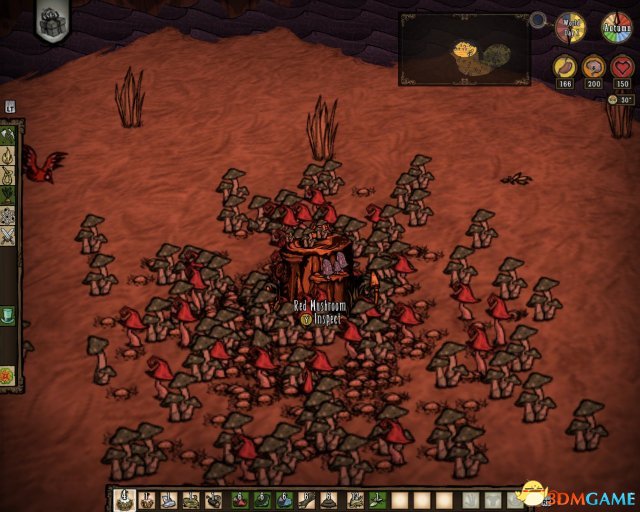Select the plant sprout Food crafting tab
Image resolution: width=640 pixels, height=512 pixels.
click(x=9, y=195)
